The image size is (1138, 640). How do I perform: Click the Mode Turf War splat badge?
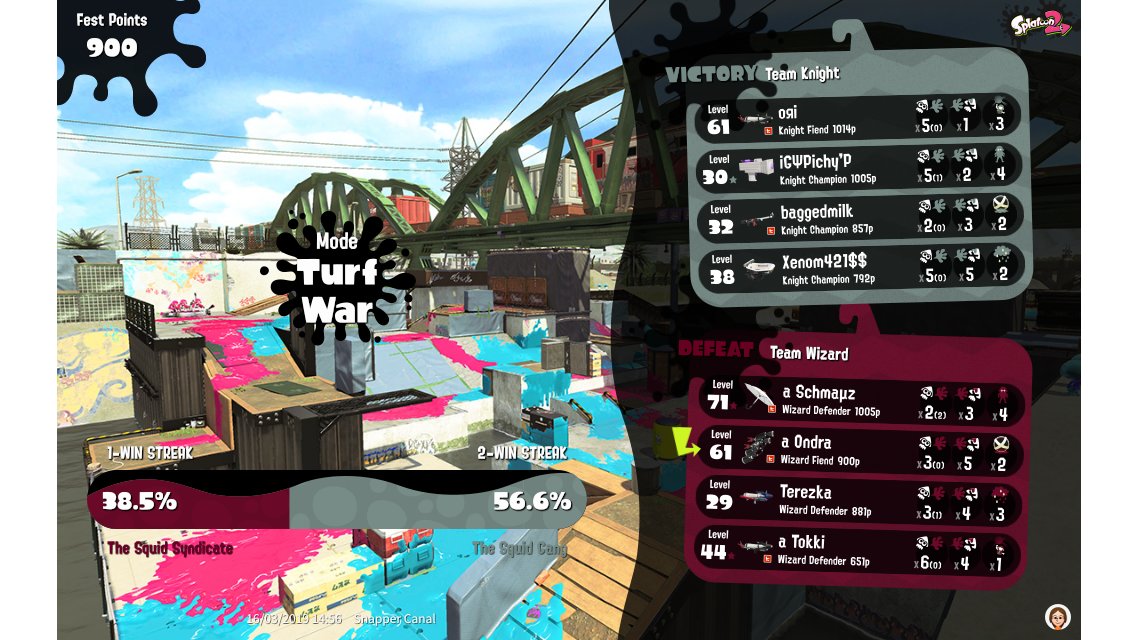click(337, 281)
